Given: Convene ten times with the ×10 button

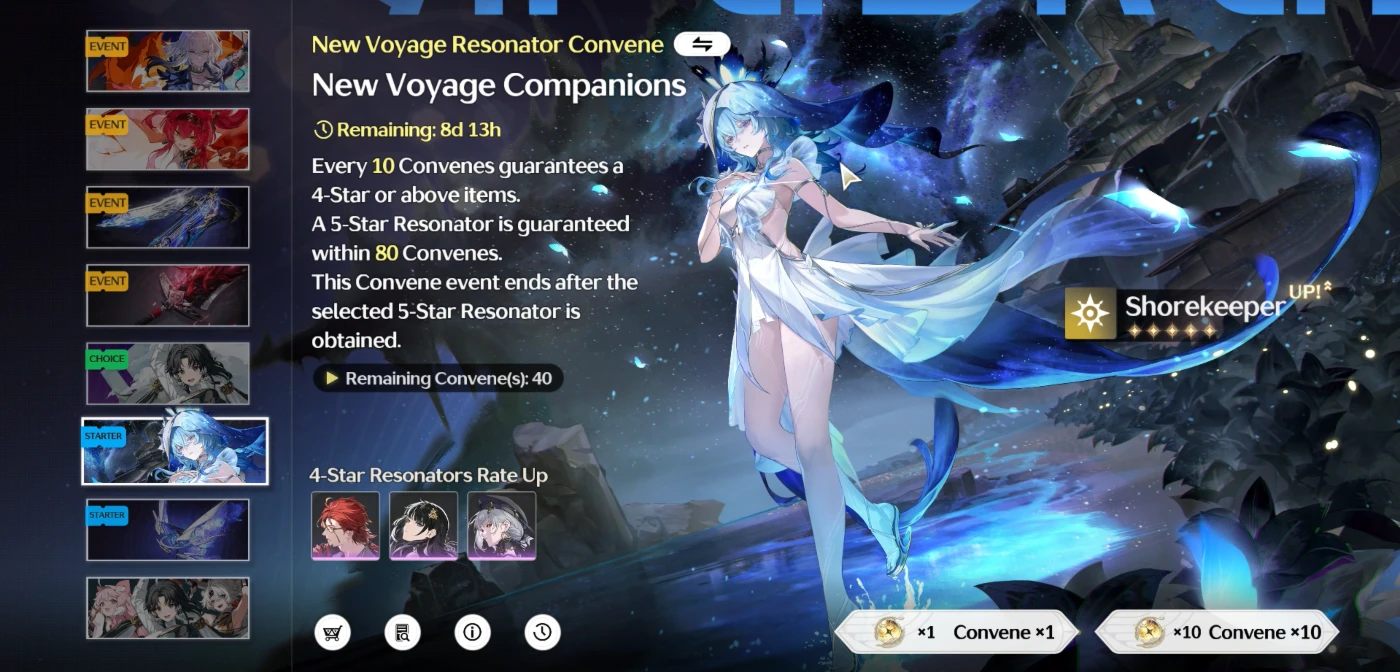Looking at the screenshot, I should [x=1216, y=632].
